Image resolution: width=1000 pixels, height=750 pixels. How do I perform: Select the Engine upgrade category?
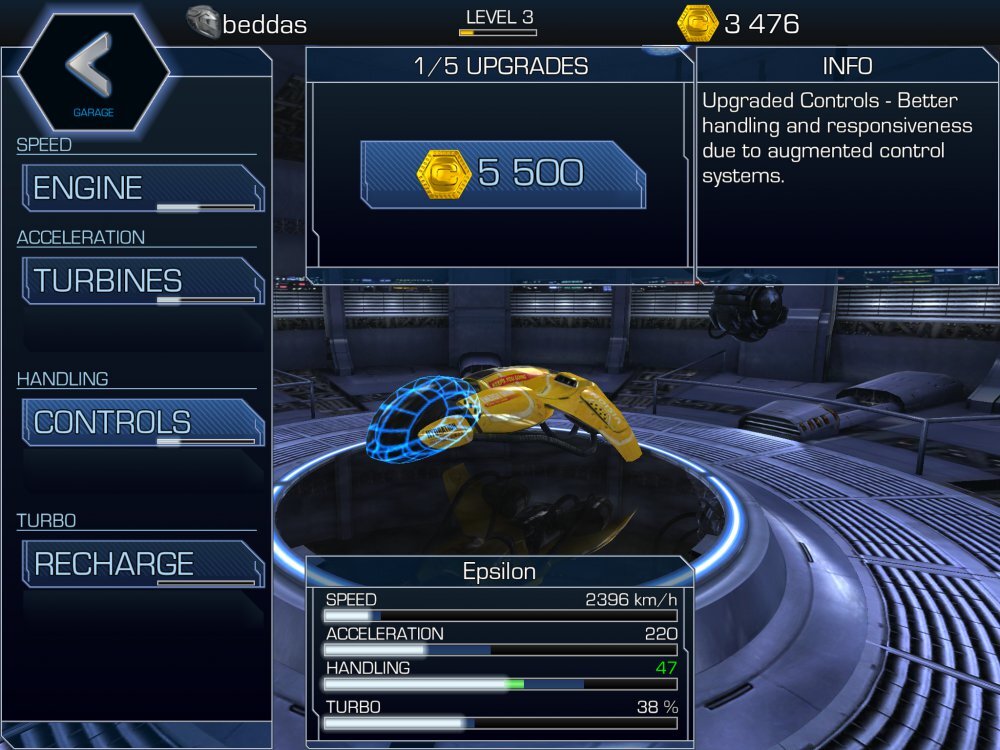(142, 188)
